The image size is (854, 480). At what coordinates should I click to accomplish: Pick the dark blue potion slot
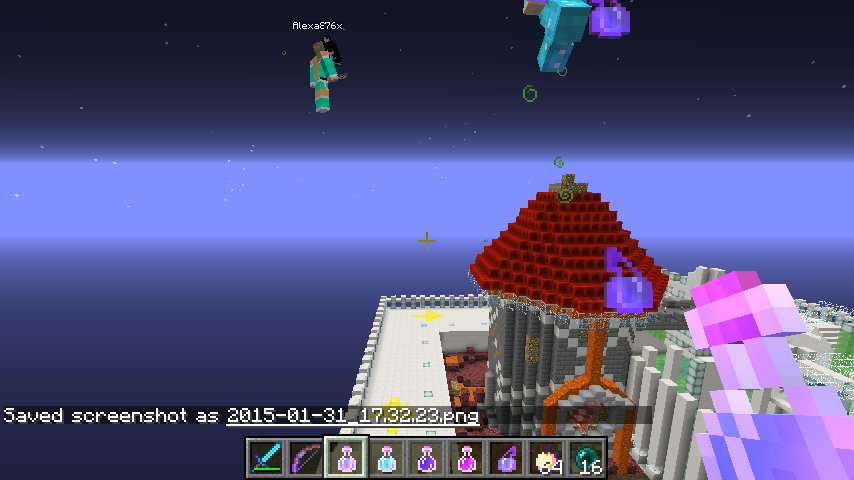[426, 458]
